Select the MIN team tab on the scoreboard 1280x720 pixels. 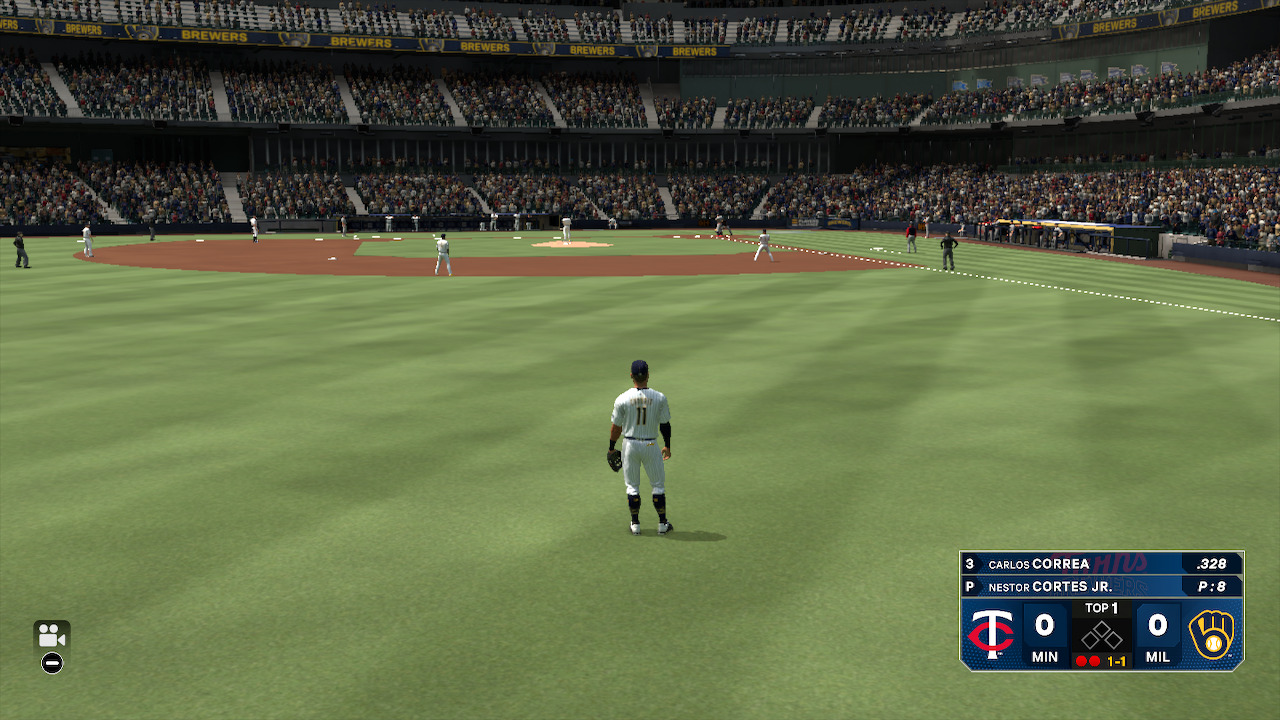click(x=1046, y=657)
